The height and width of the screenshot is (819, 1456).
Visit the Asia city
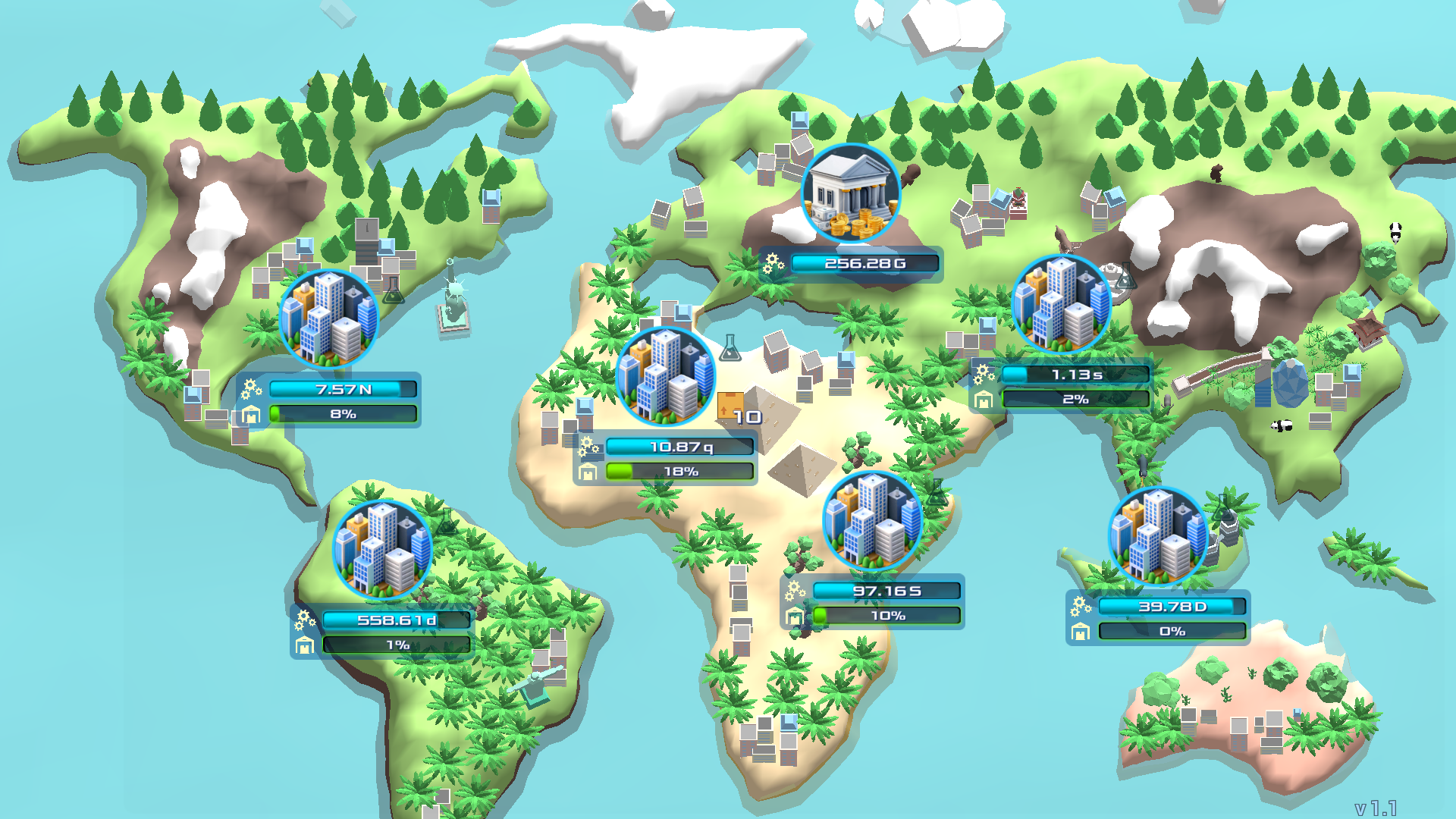[1061, 304]
